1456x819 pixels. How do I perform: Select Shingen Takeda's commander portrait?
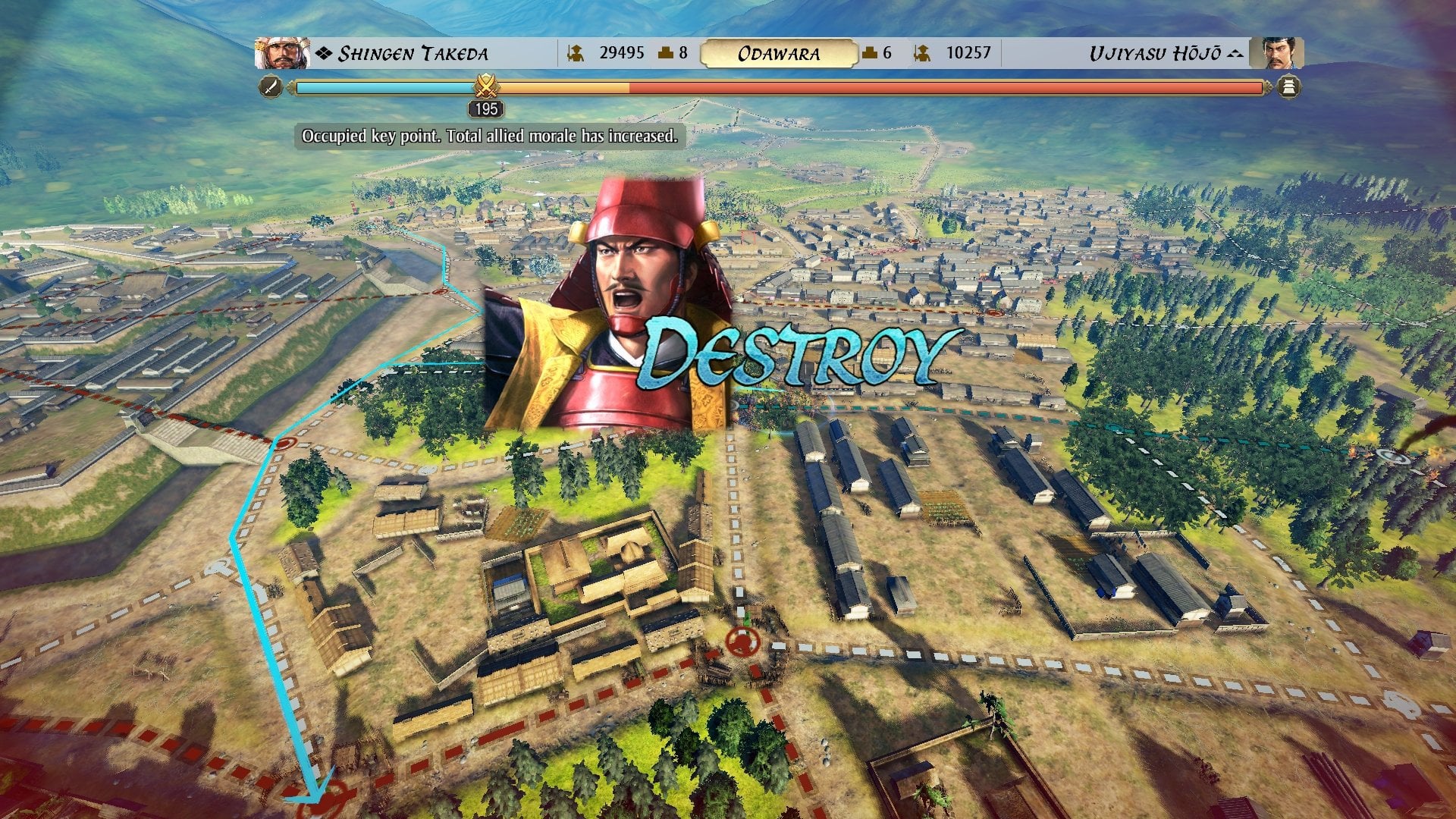point(282,53)
